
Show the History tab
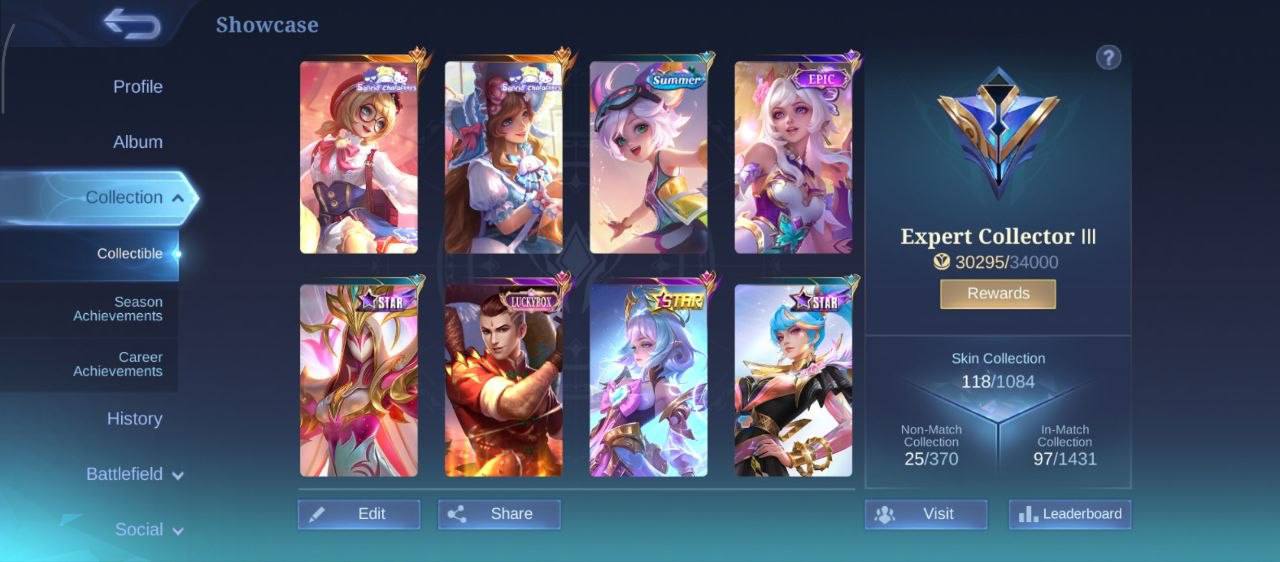(134, 419)
